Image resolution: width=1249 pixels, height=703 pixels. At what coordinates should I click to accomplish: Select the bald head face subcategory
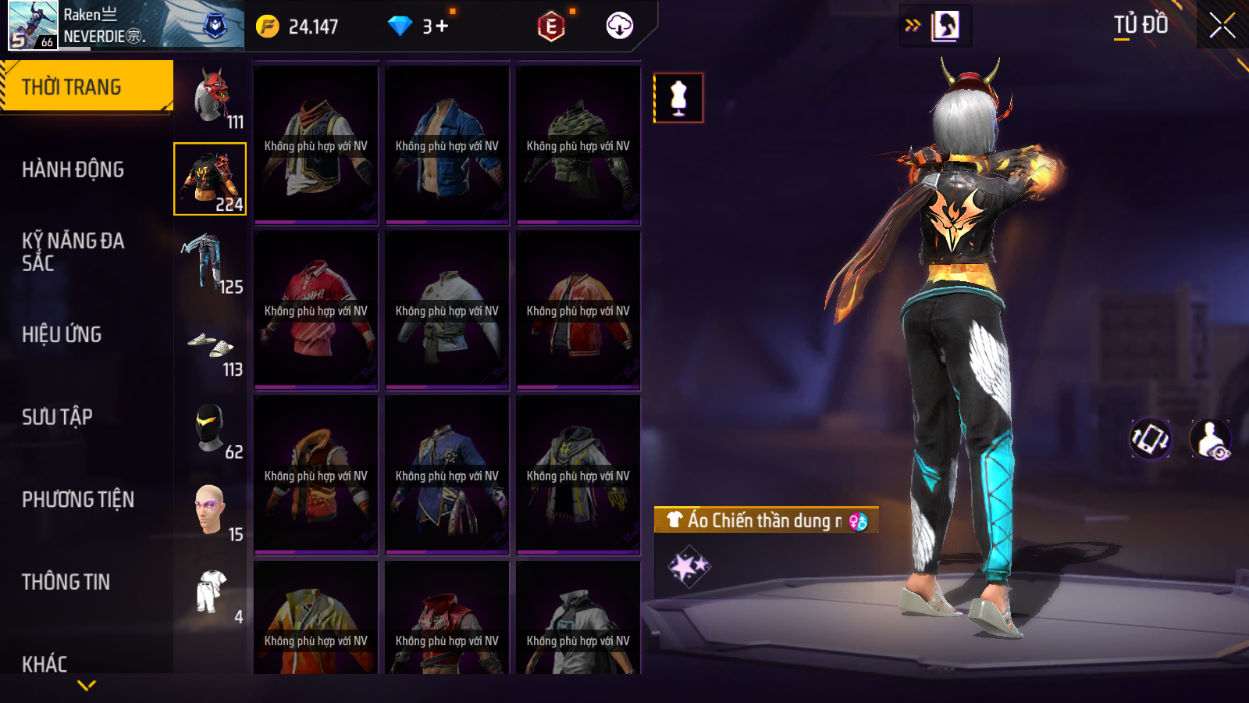[209, 510]
